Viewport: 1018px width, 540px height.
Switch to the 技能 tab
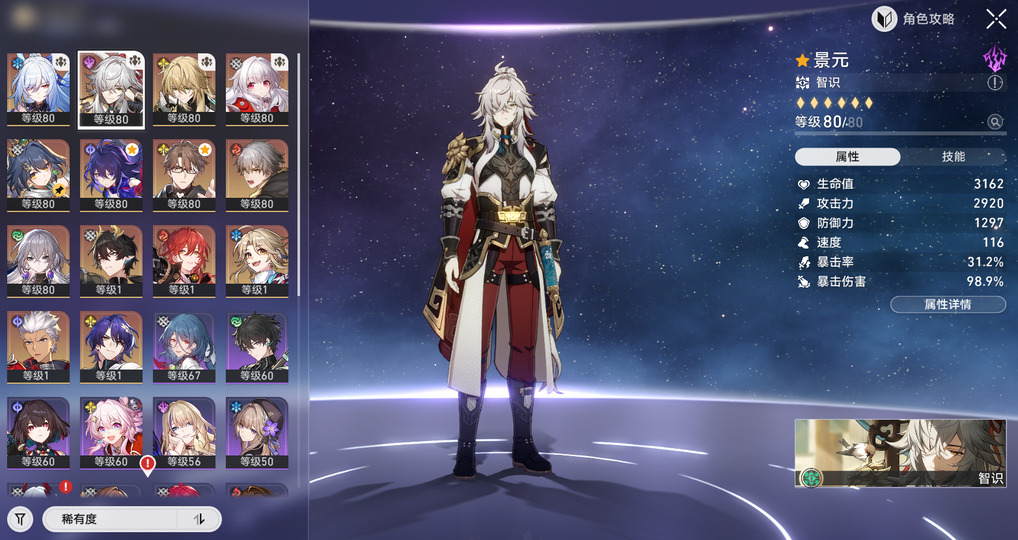click(953, 157)
